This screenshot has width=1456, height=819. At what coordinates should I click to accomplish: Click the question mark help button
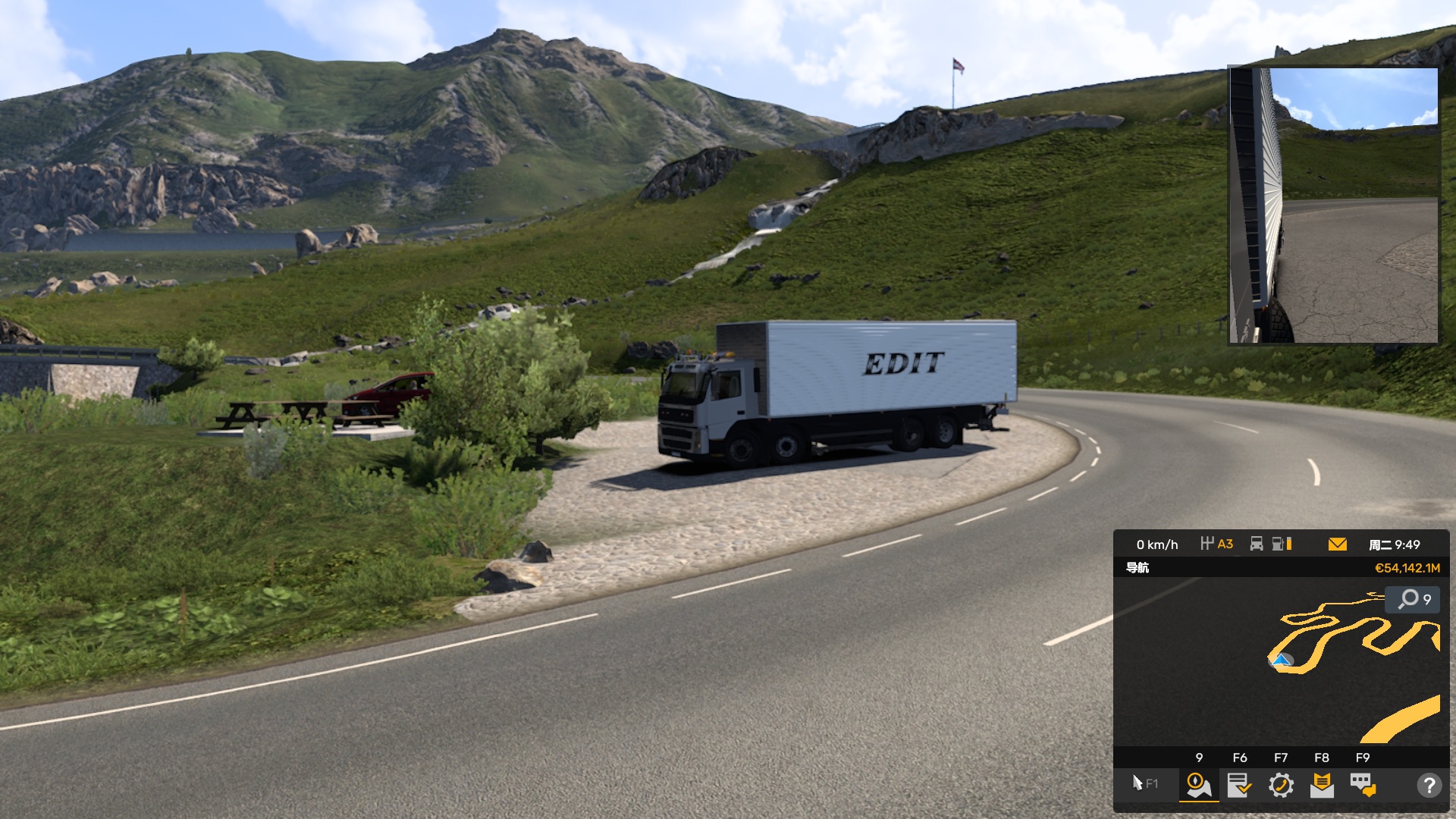click(1429, 785)
